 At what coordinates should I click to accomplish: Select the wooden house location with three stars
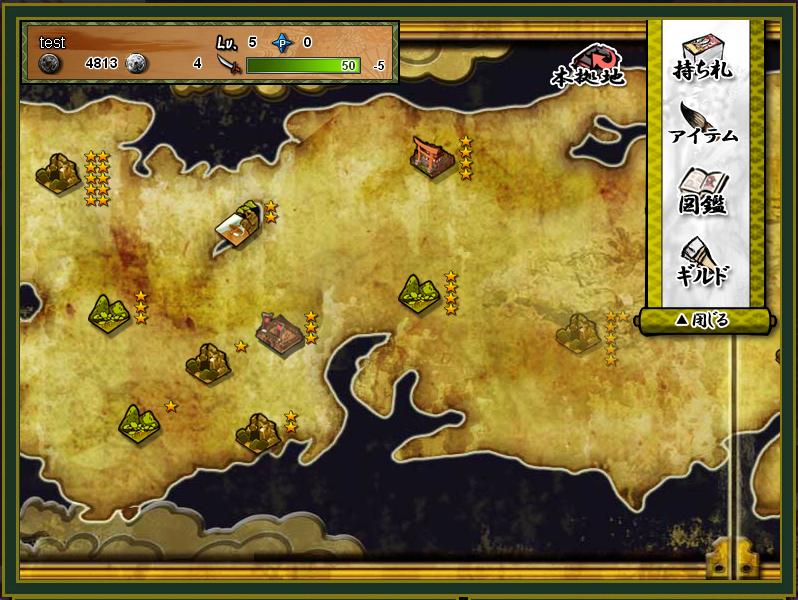(x=279, y=331)
